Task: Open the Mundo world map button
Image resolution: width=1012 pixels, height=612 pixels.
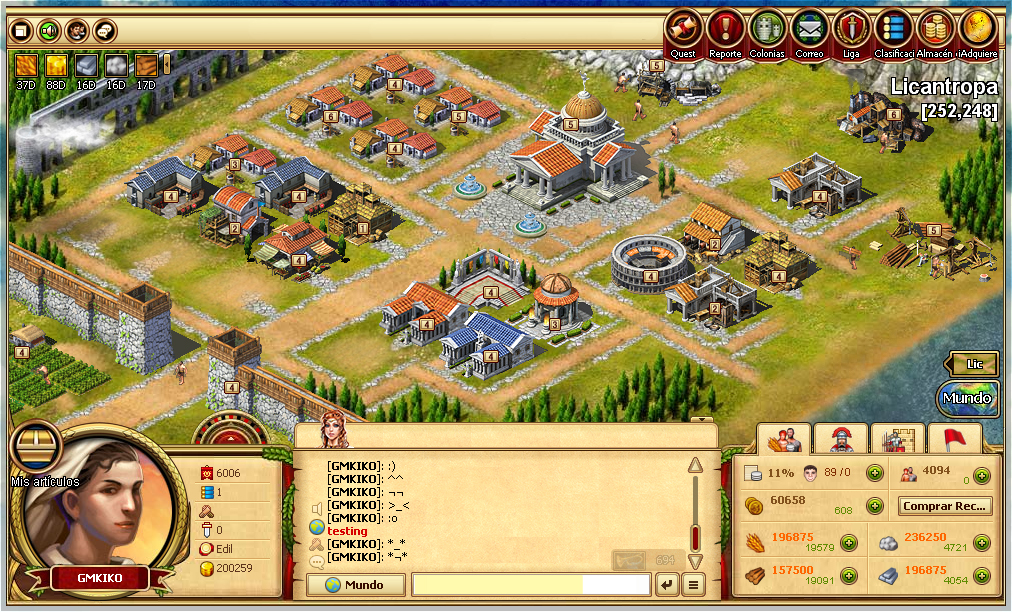Action: click(x=967, y=398)
